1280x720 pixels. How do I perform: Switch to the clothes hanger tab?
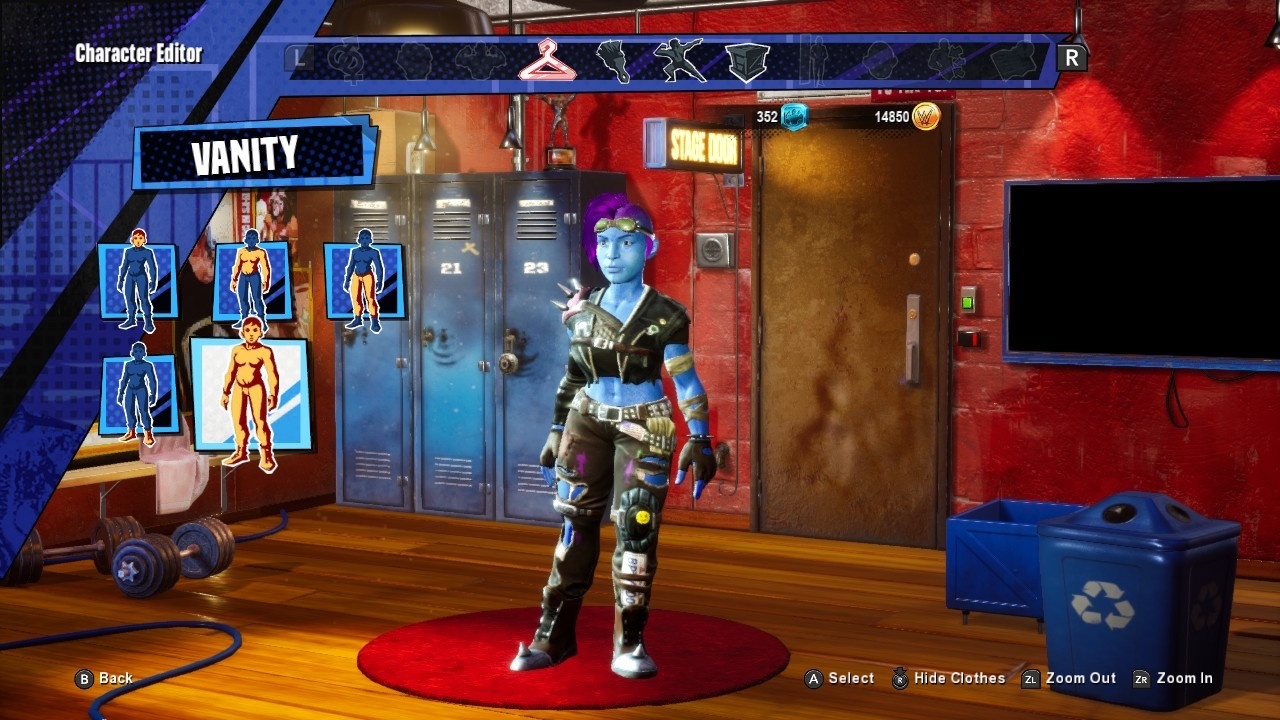click(x=546, y=60)
